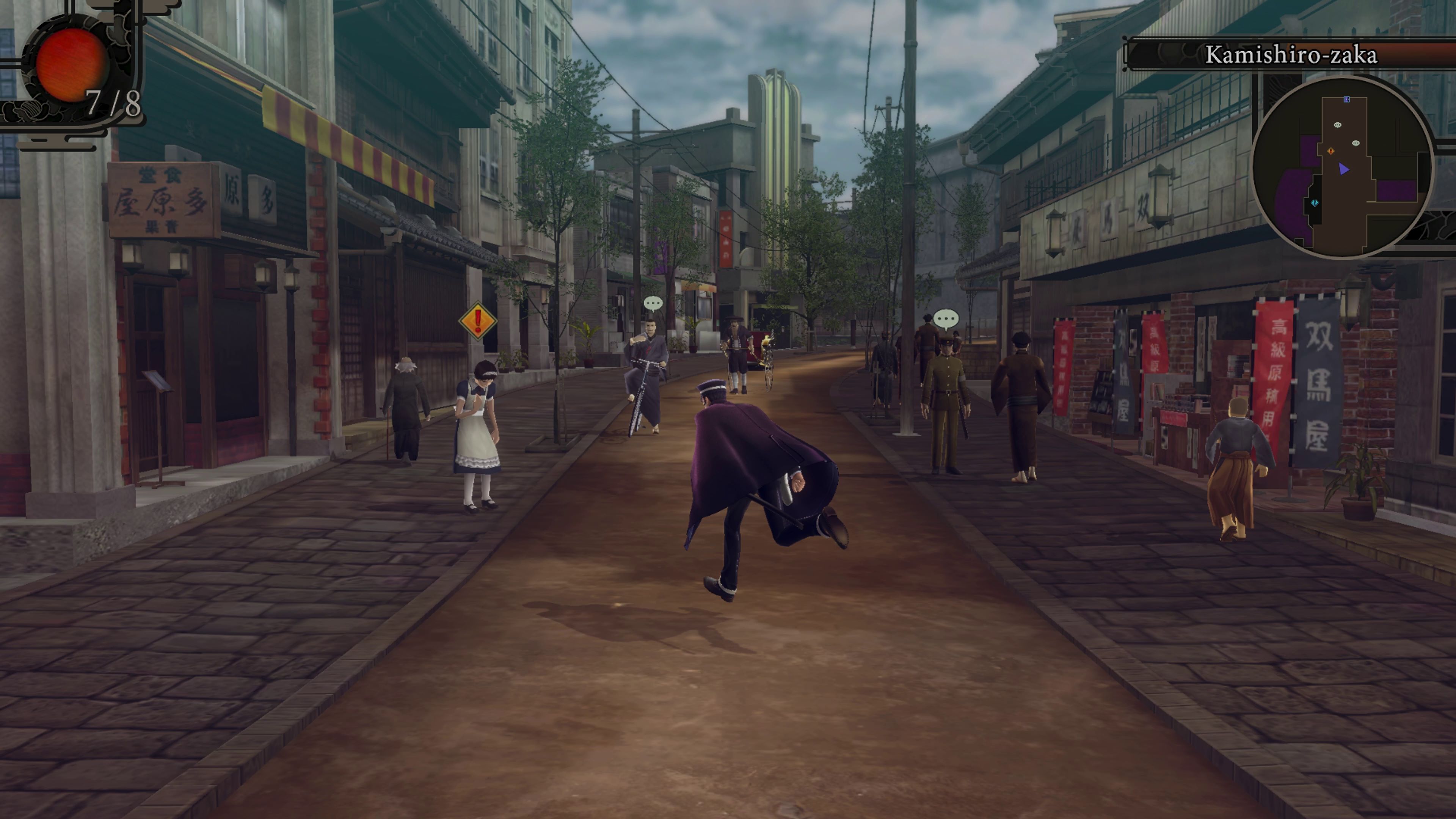
Task: Click the orange alert marker on the minimap
Action: point(1331,152)
